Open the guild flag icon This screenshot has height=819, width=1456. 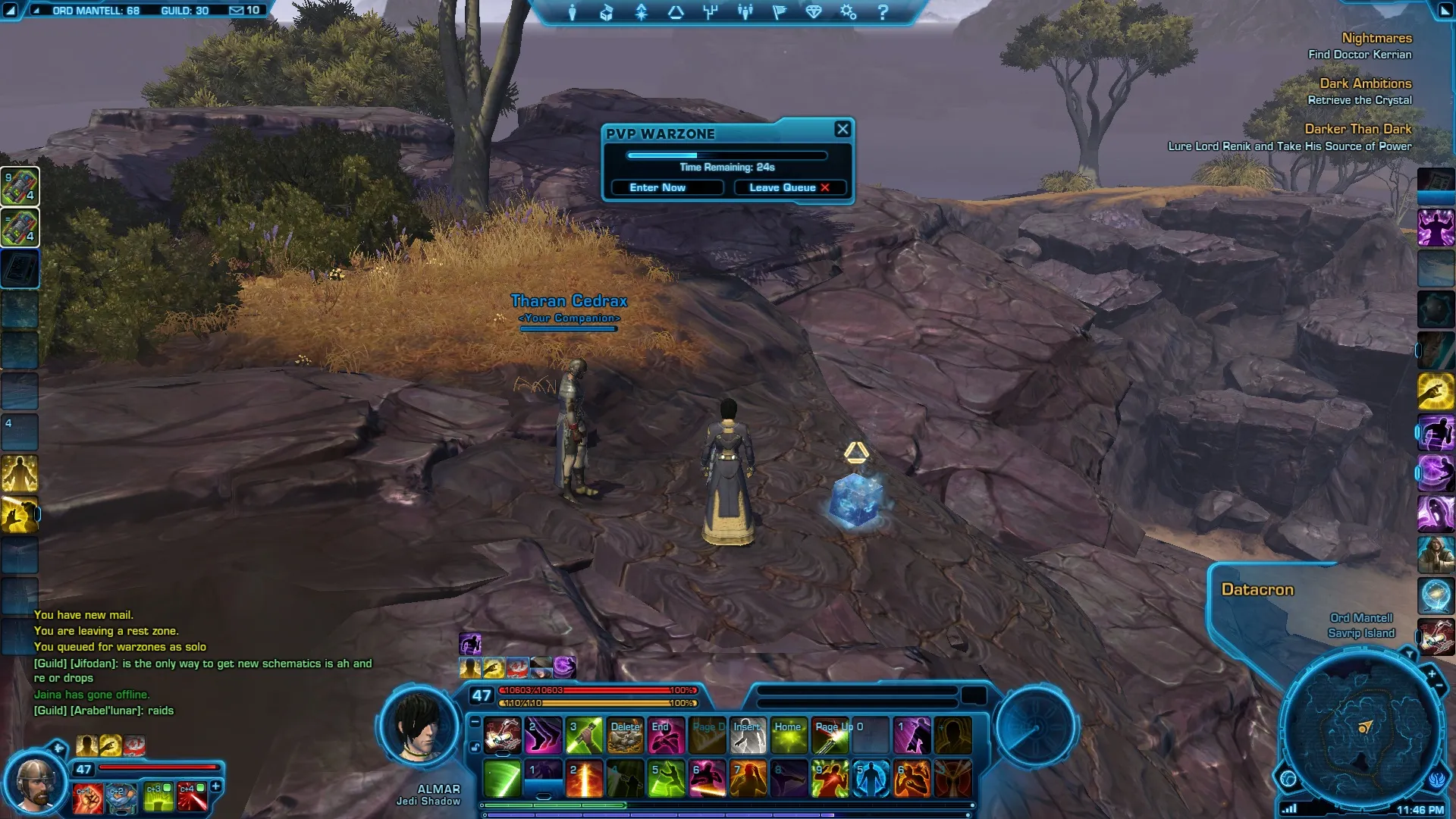pos(780,12)
